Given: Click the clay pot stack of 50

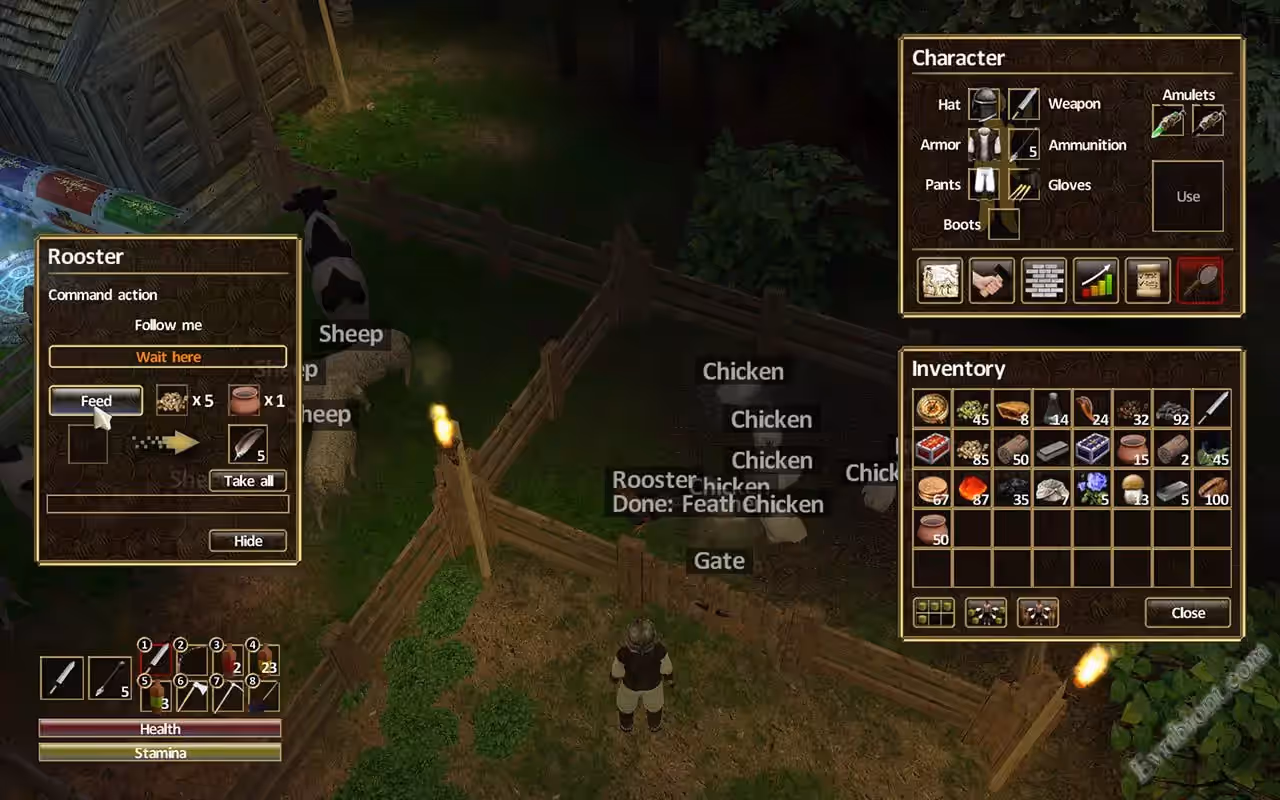Looking at the screenshot, I should [932, 529].
